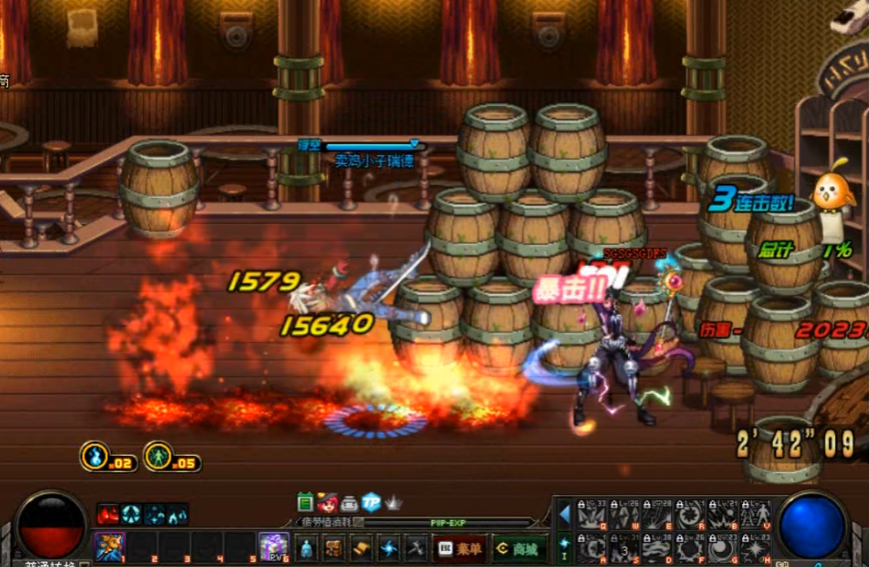Open the blue swirl skill icon
The width and height of the screenshot is (869, 567).
pos(388,548)
